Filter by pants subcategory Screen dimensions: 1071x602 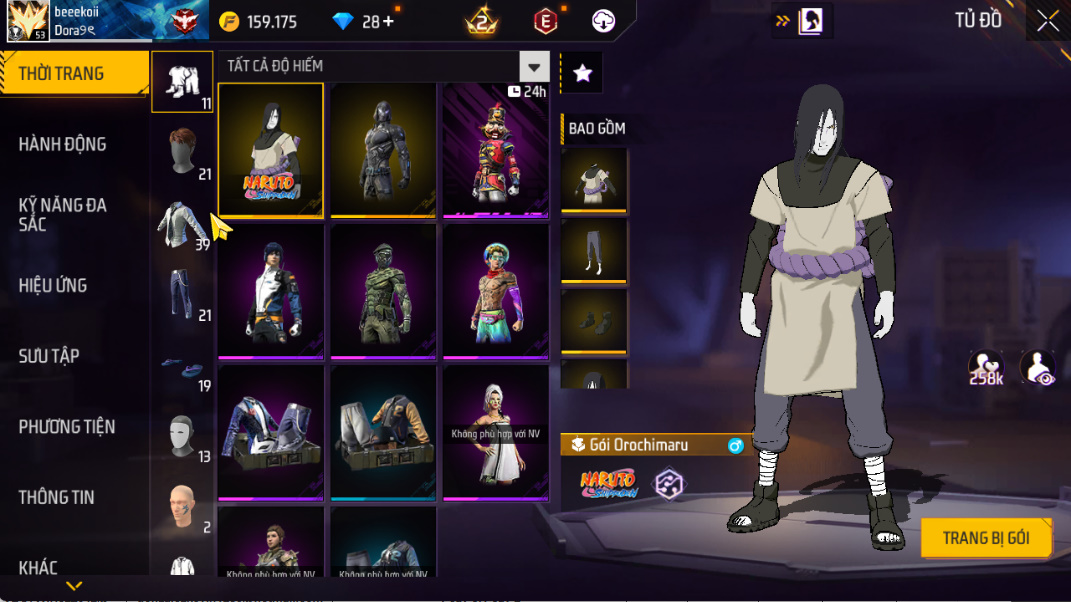click(x=182, y=295)
